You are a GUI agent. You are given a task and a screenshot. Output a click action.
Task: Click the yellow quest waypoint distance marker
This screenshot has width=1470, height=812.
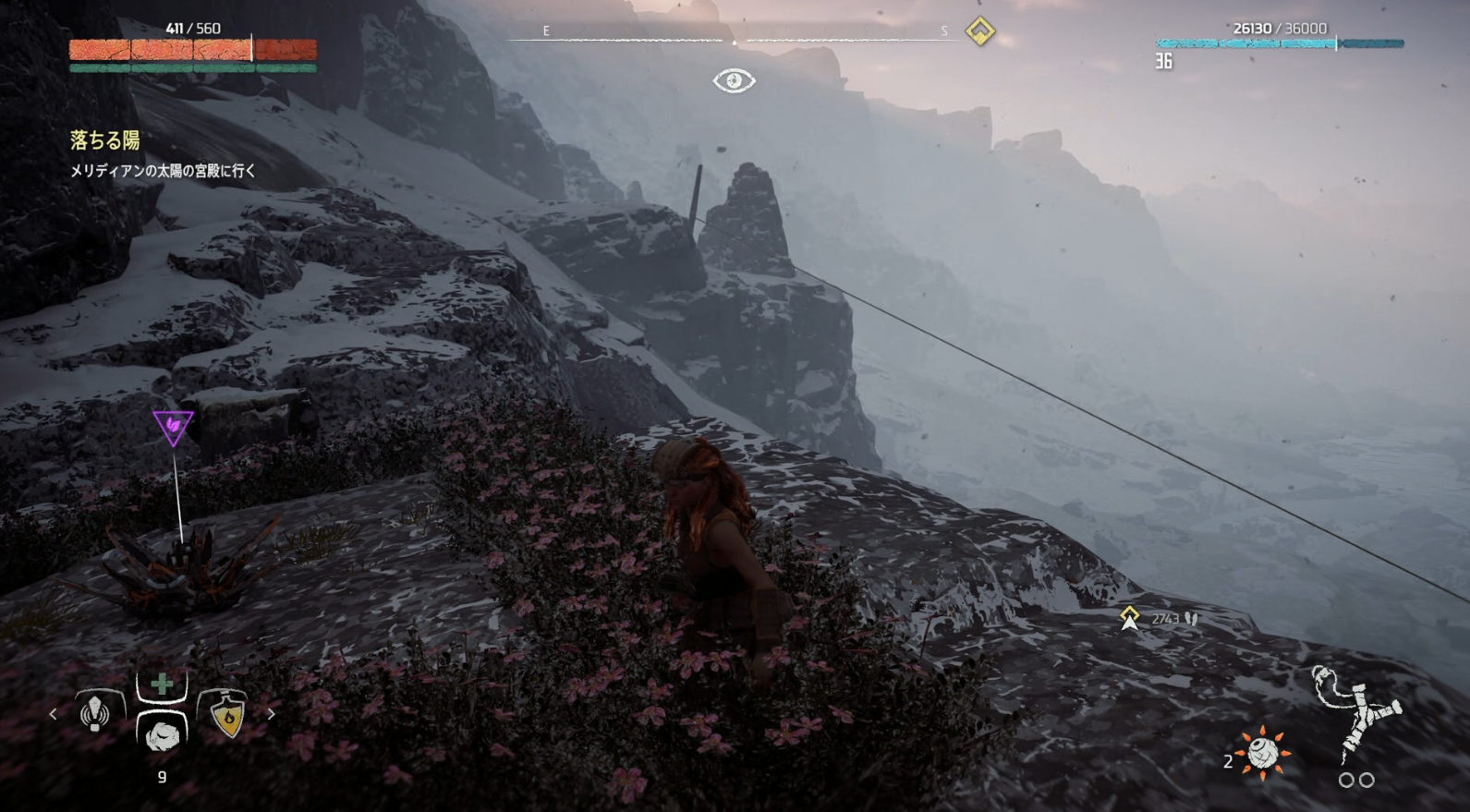point(1129,618)
